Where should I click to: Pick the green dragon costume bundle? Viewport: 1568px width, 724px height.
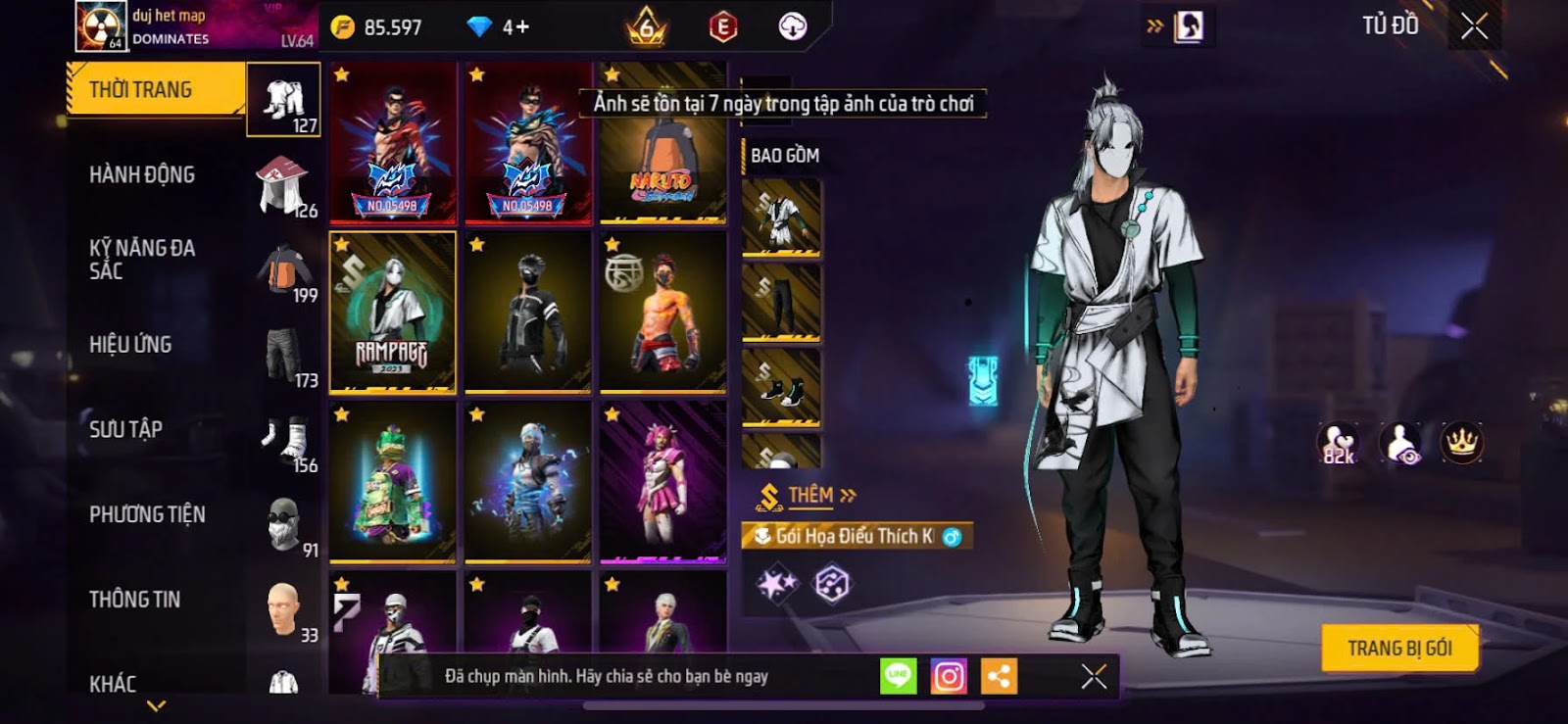coord(393,483)
